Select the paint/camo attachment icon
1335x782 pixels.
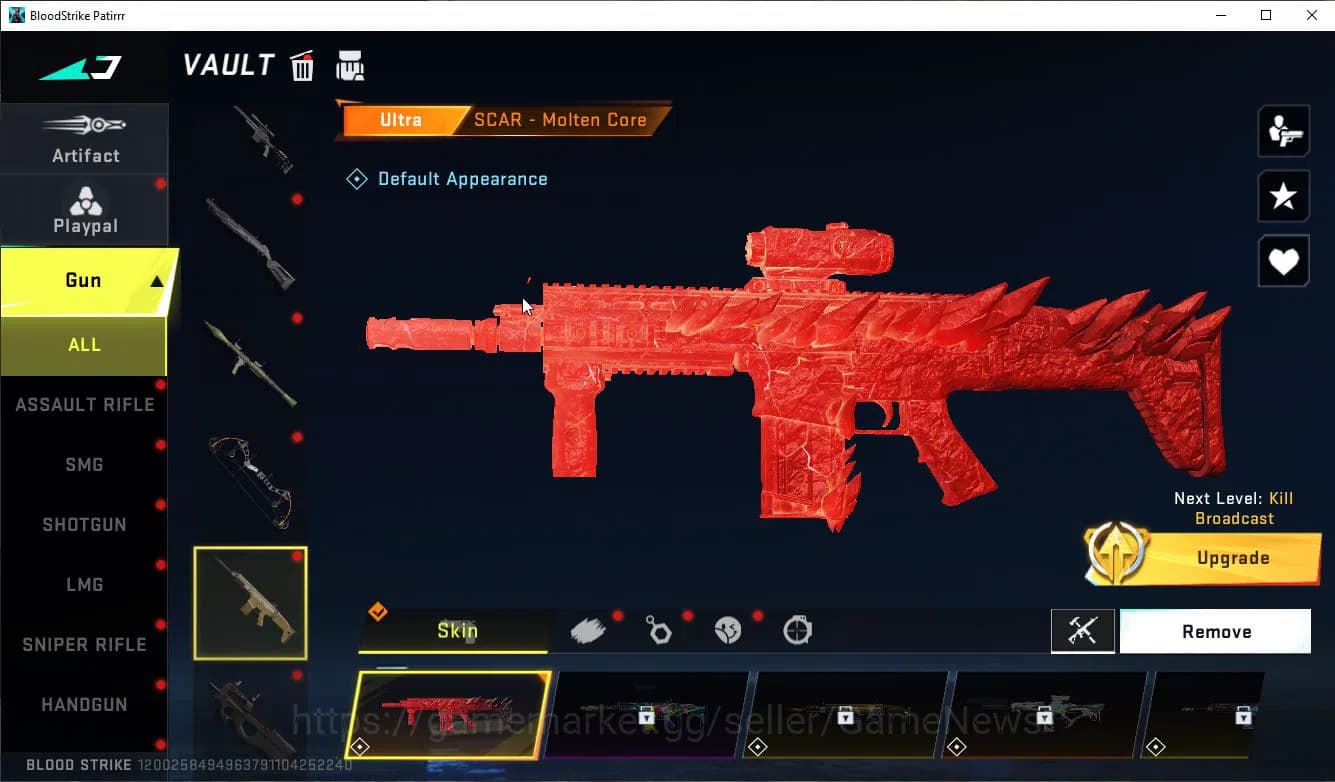589,628
